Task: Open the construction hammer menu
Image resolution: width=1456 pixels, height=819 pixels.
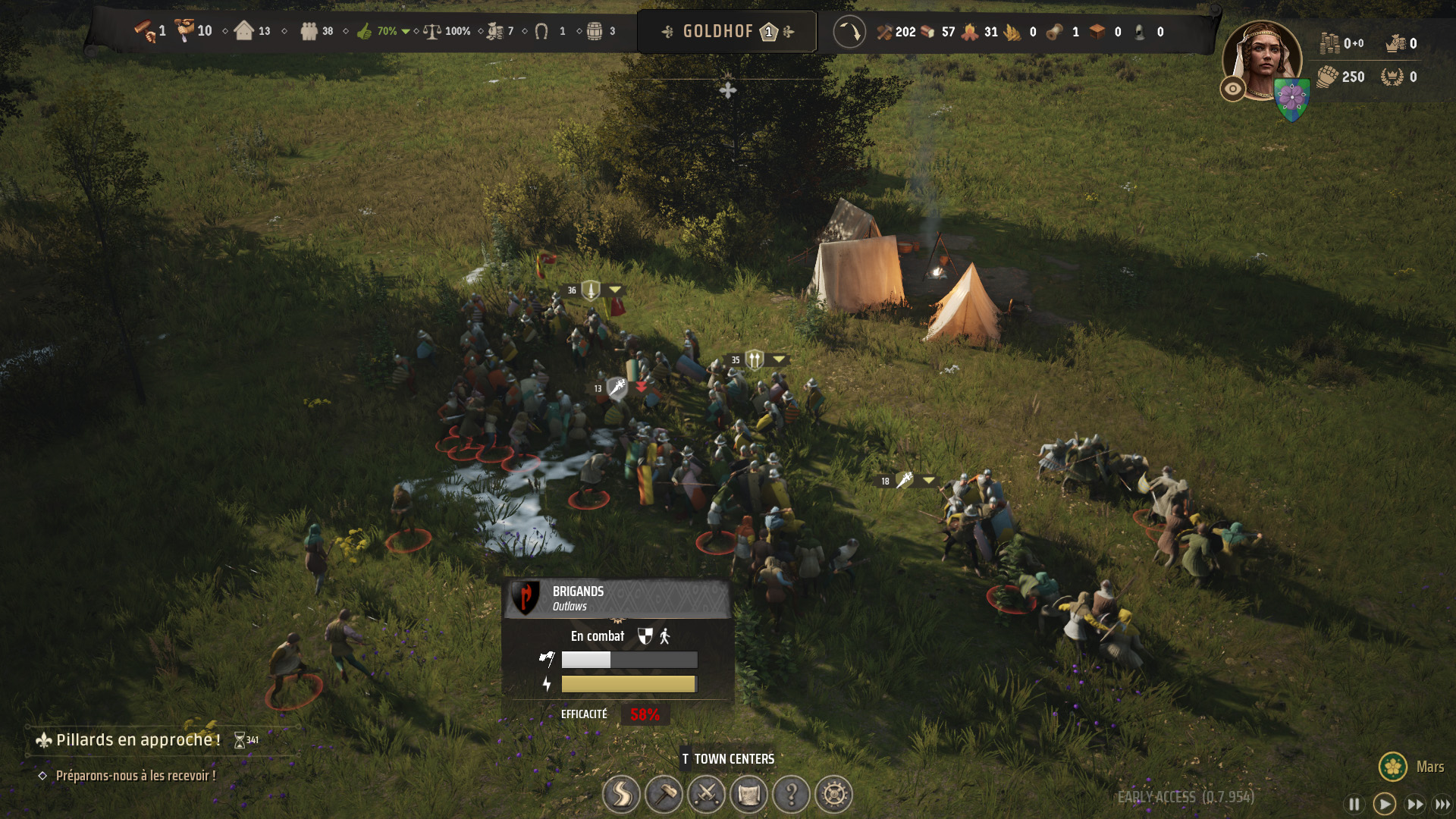Action: 664,795
